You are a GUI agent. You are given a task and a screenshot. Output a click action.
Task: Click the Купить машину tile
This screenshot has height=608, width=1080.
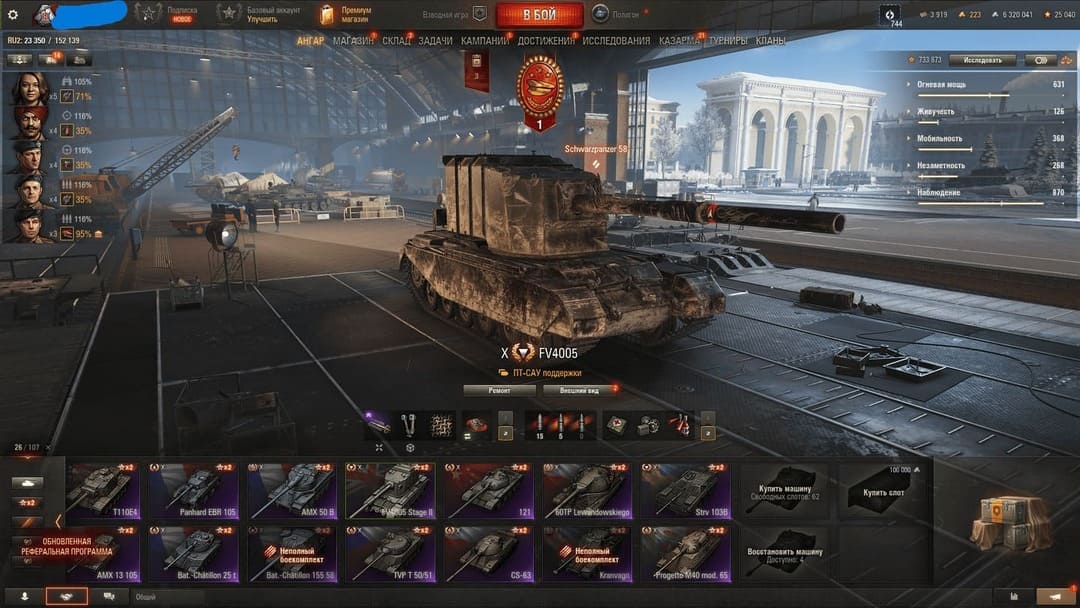point(783,489)
